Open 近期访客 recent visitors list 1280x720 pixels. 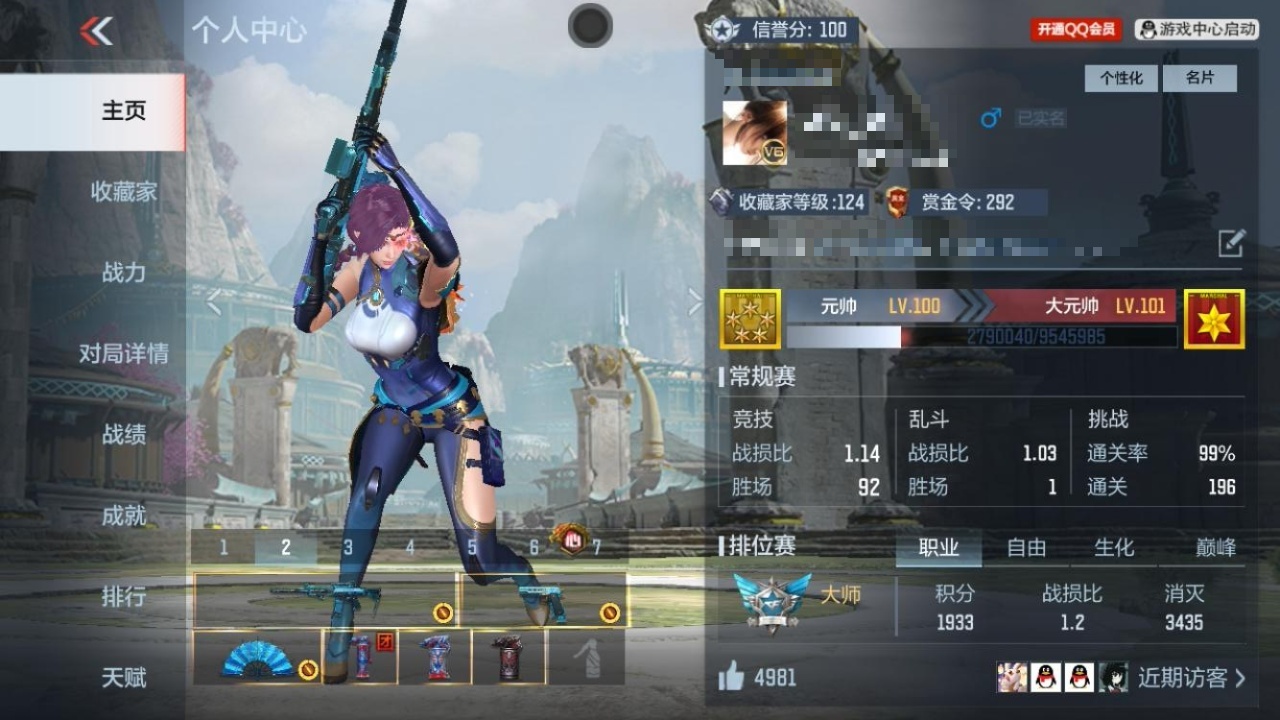(1191, 678)
